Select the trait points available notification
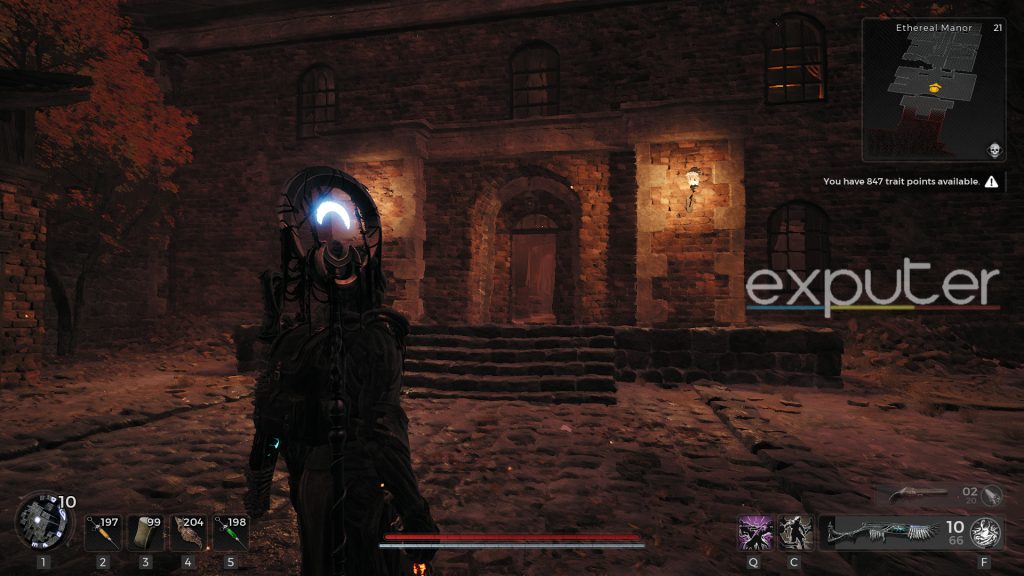 (x=909, y=182)
